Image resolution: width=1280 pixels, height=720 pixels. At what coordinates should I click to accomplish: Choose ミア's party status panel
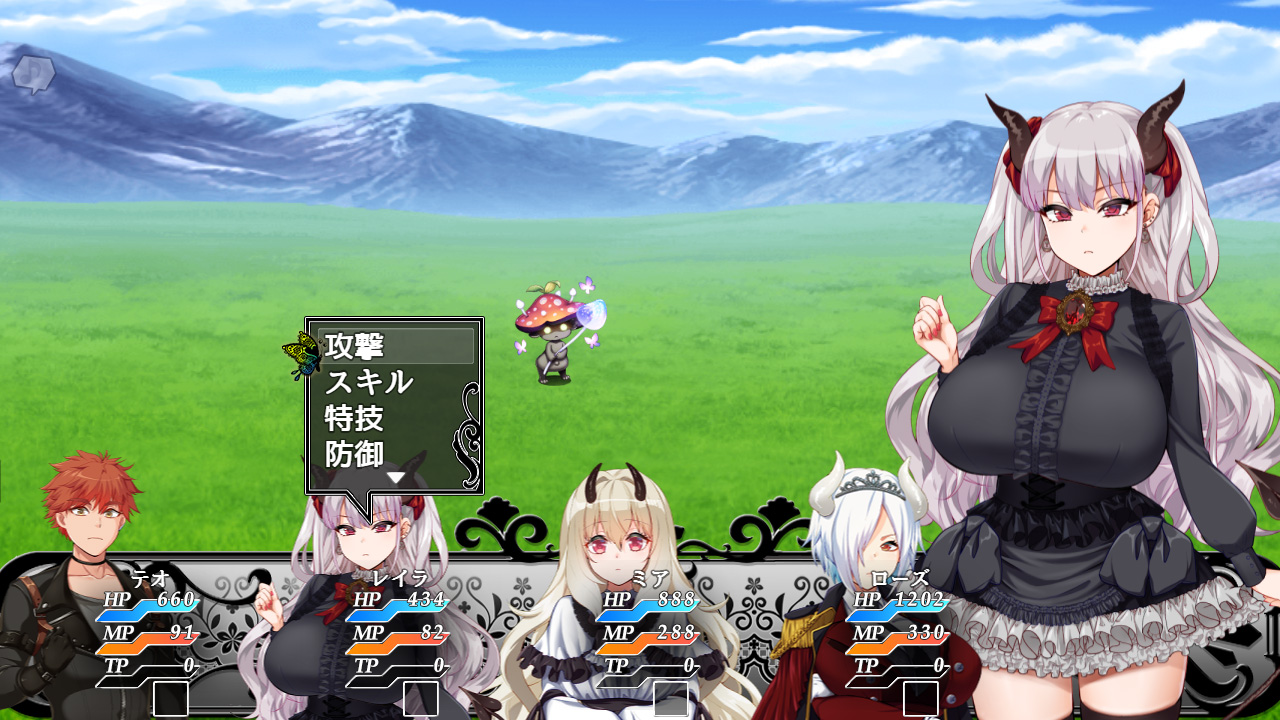pos(650,635)
